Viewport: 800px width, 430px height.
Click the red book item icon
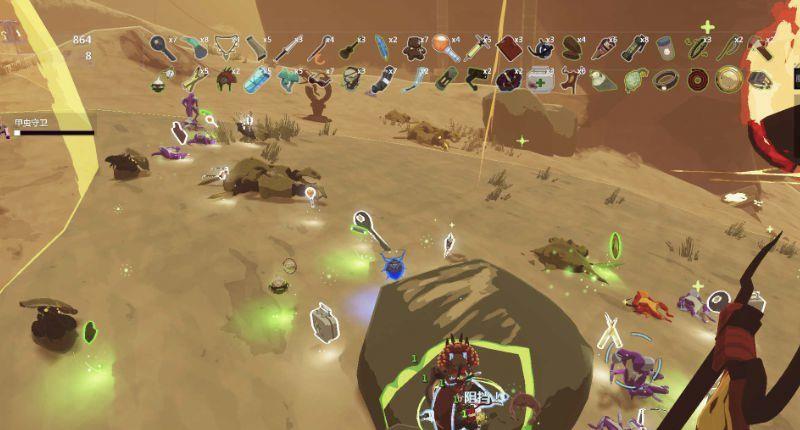point(509,46)
